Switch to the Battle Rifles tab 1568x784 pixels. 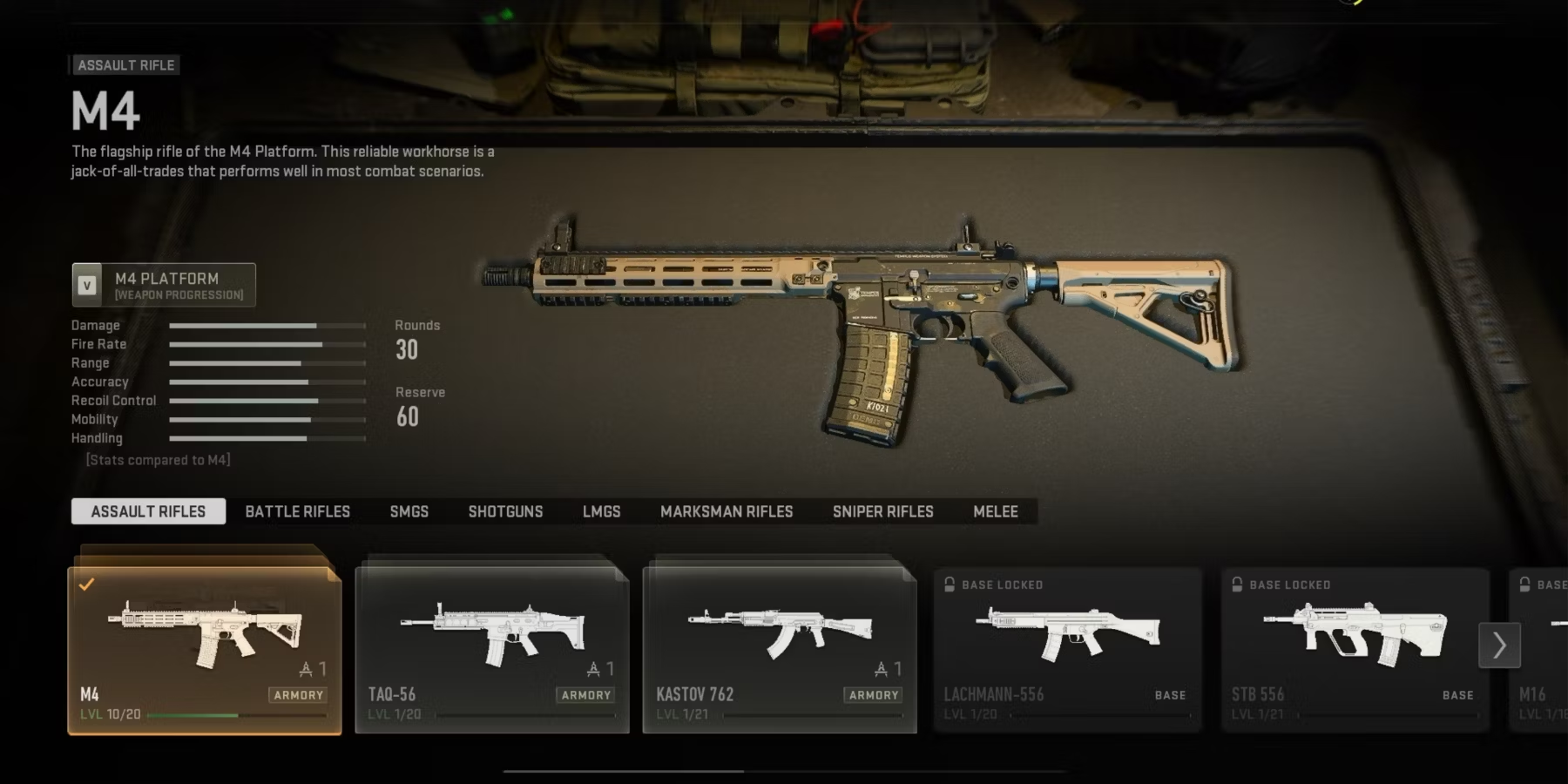[x=297, y=511]
